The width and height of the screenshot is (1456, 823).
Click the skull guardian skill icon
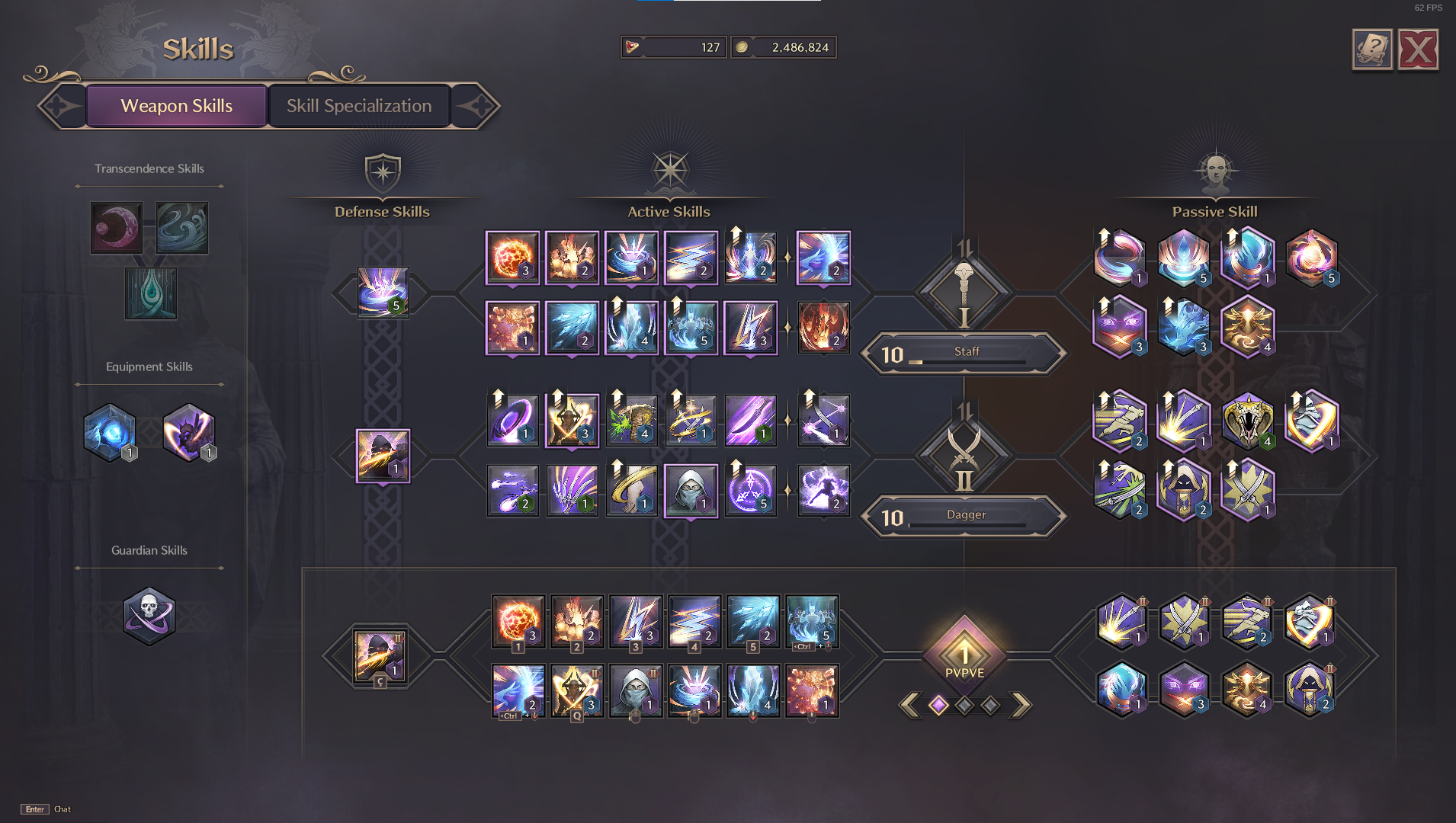click(x=149, y=616)
